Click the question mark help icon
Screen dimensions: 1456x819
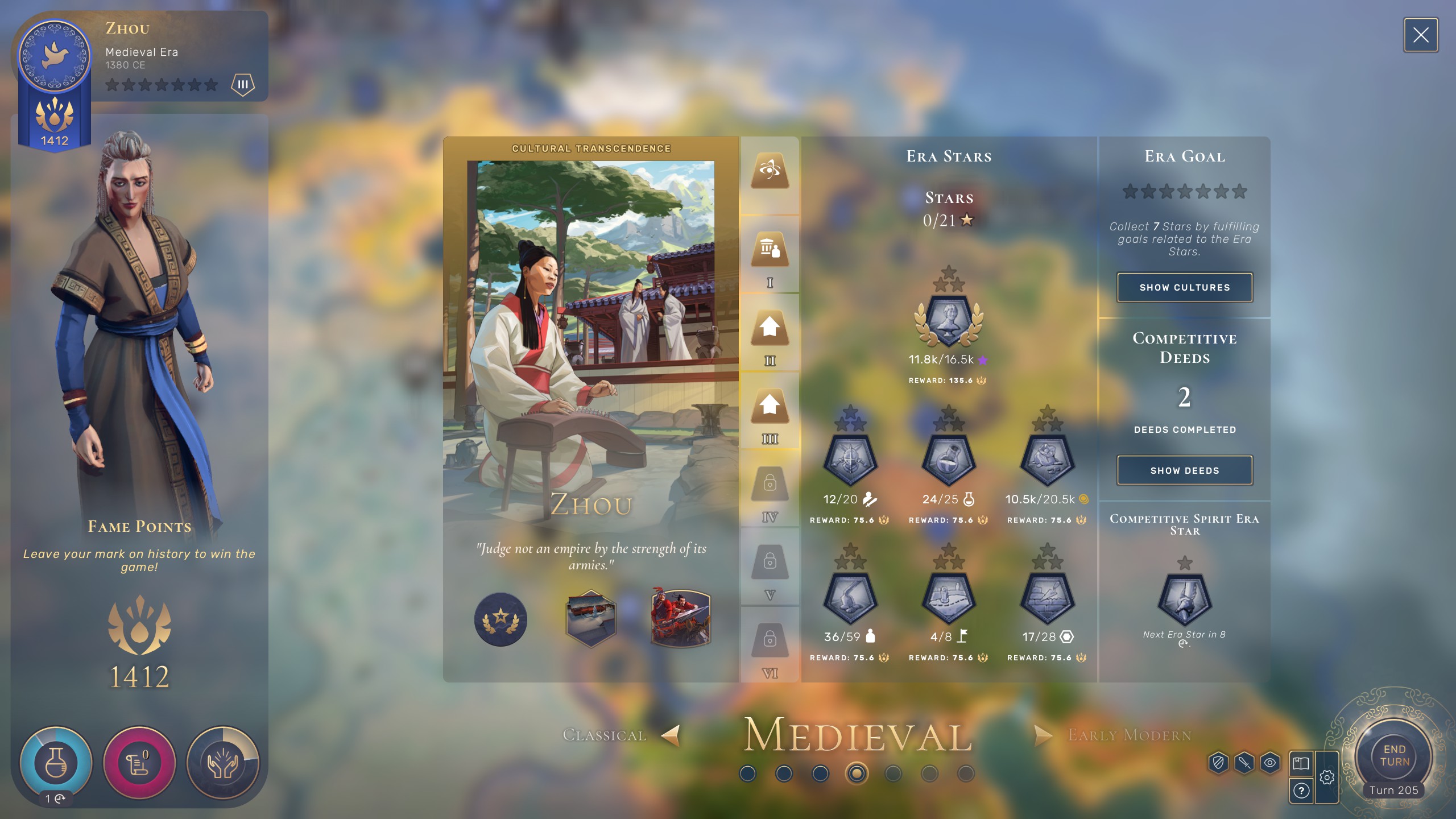tap(1301, 791)
